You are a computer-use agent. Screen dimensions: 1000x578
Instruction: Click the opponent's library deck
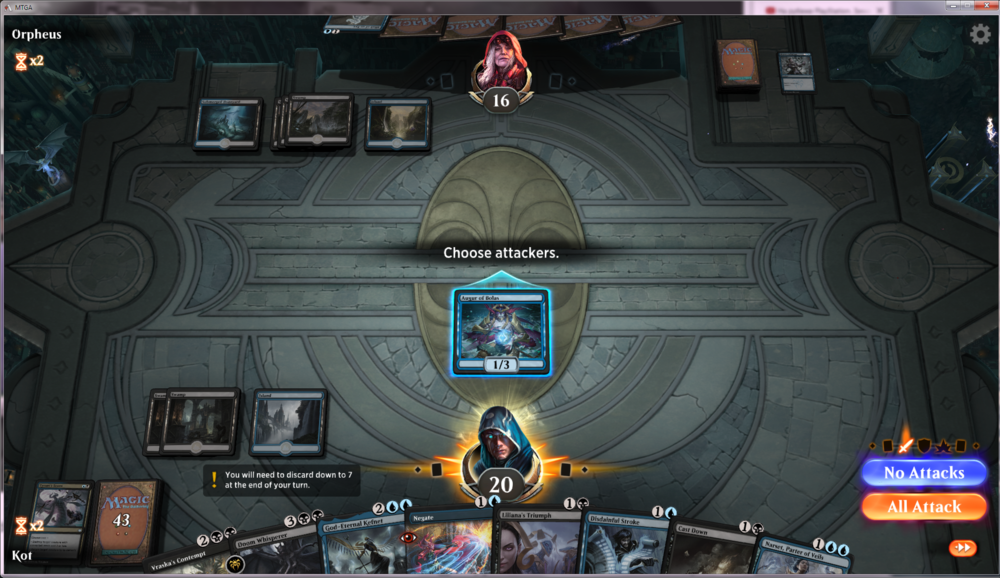coord(738,66)
